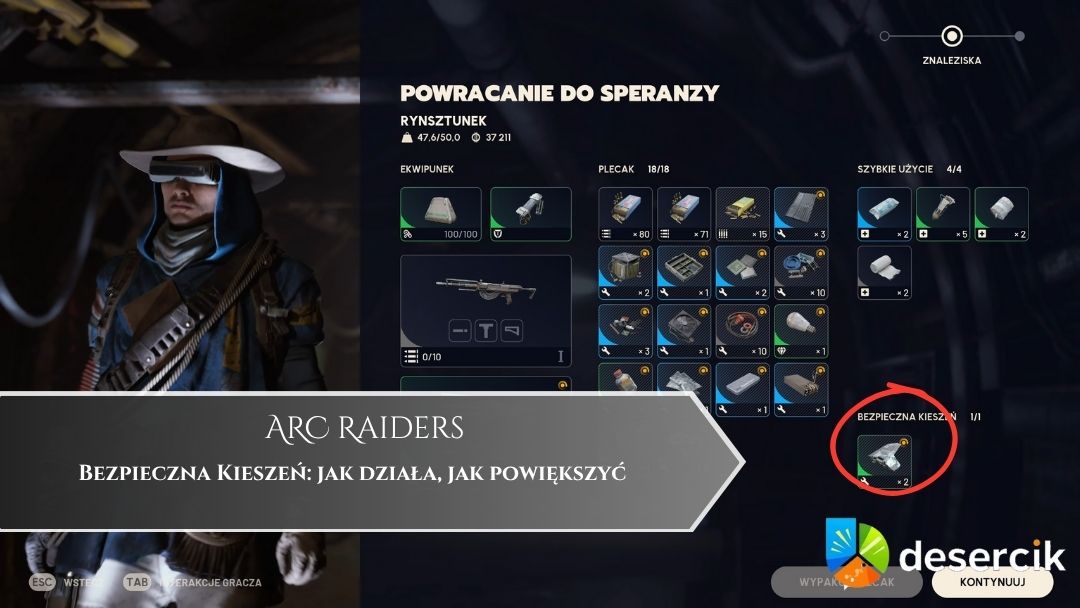Click the Kontynuuj button
1080x608 pixels.
click(991, 581)
